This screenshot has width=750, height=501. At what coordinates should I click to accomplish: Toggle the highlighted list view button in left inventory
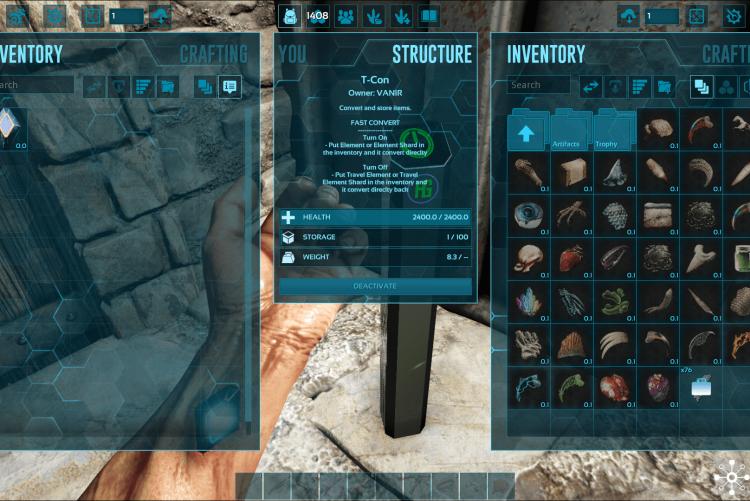230,87
